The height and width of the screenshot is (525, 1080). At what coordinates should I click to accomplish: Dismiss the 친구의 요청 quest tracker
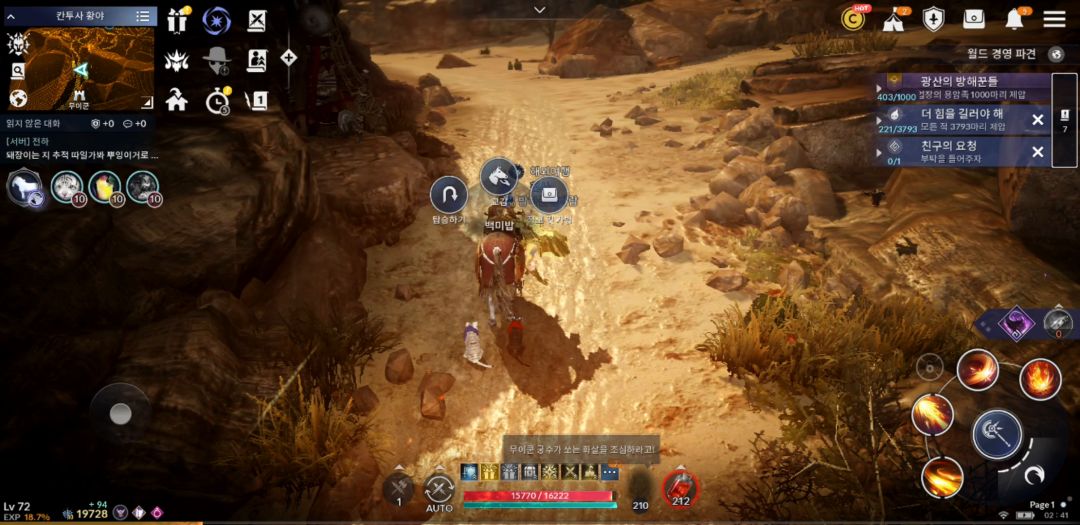(1037, 152)
